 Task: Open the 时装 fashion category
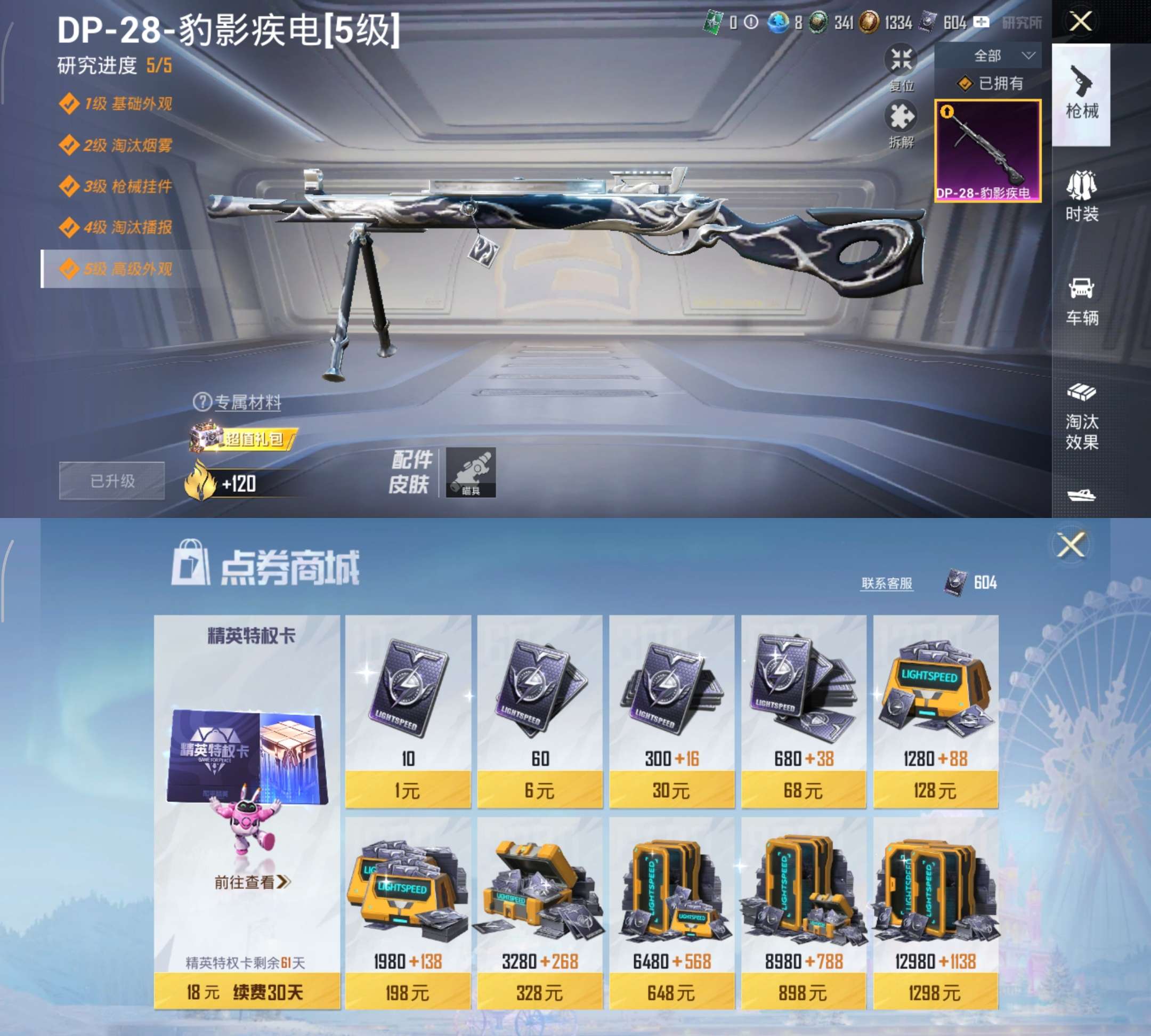click(1081, 197)
